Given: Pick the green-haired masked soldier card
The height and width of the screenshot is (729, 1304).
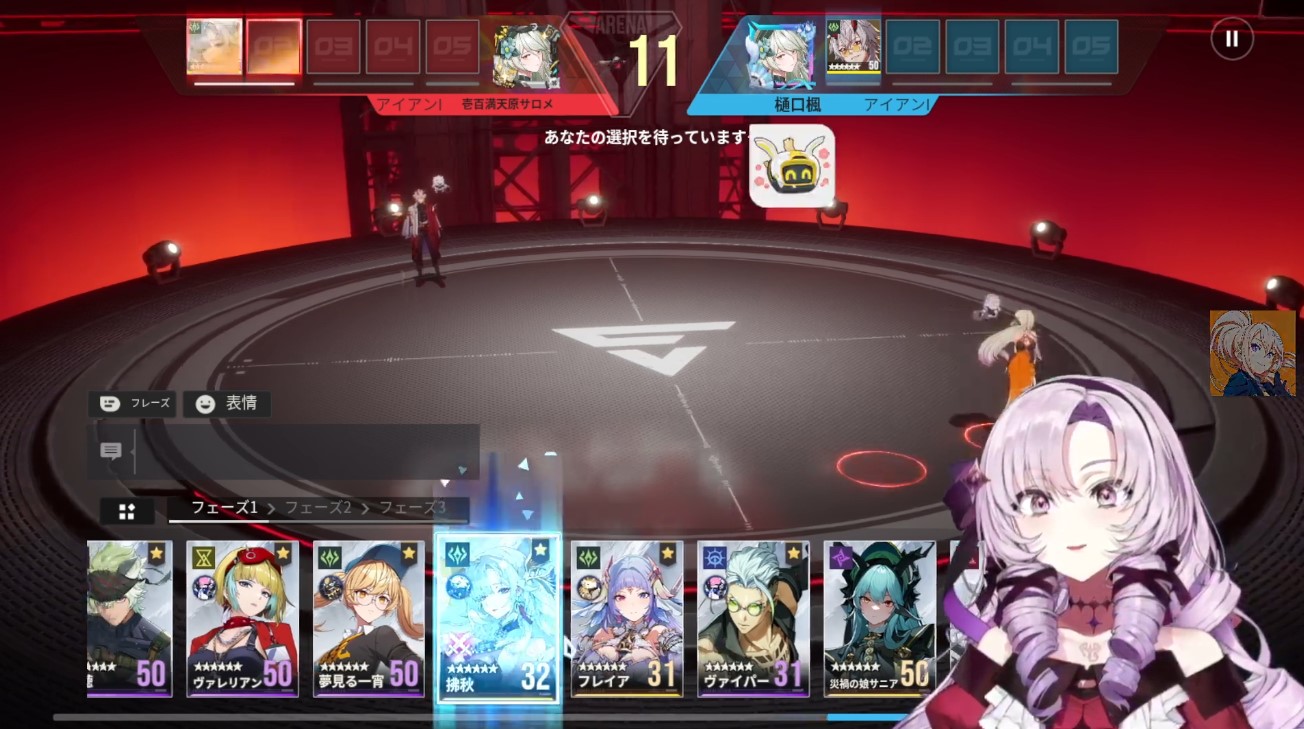Looking at the screenshot, I should pyautogui.click(x=129, y=618).
